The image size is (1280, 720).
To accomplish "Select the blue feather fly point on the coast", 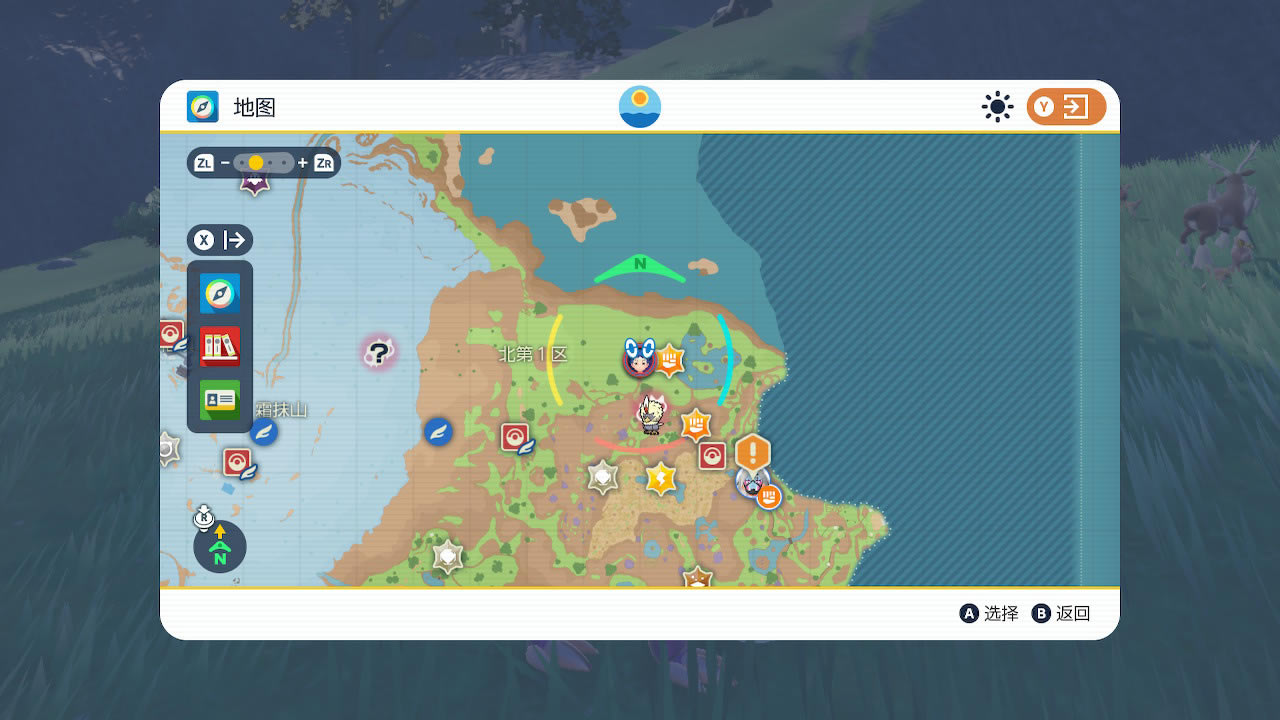I will [438, 431].
